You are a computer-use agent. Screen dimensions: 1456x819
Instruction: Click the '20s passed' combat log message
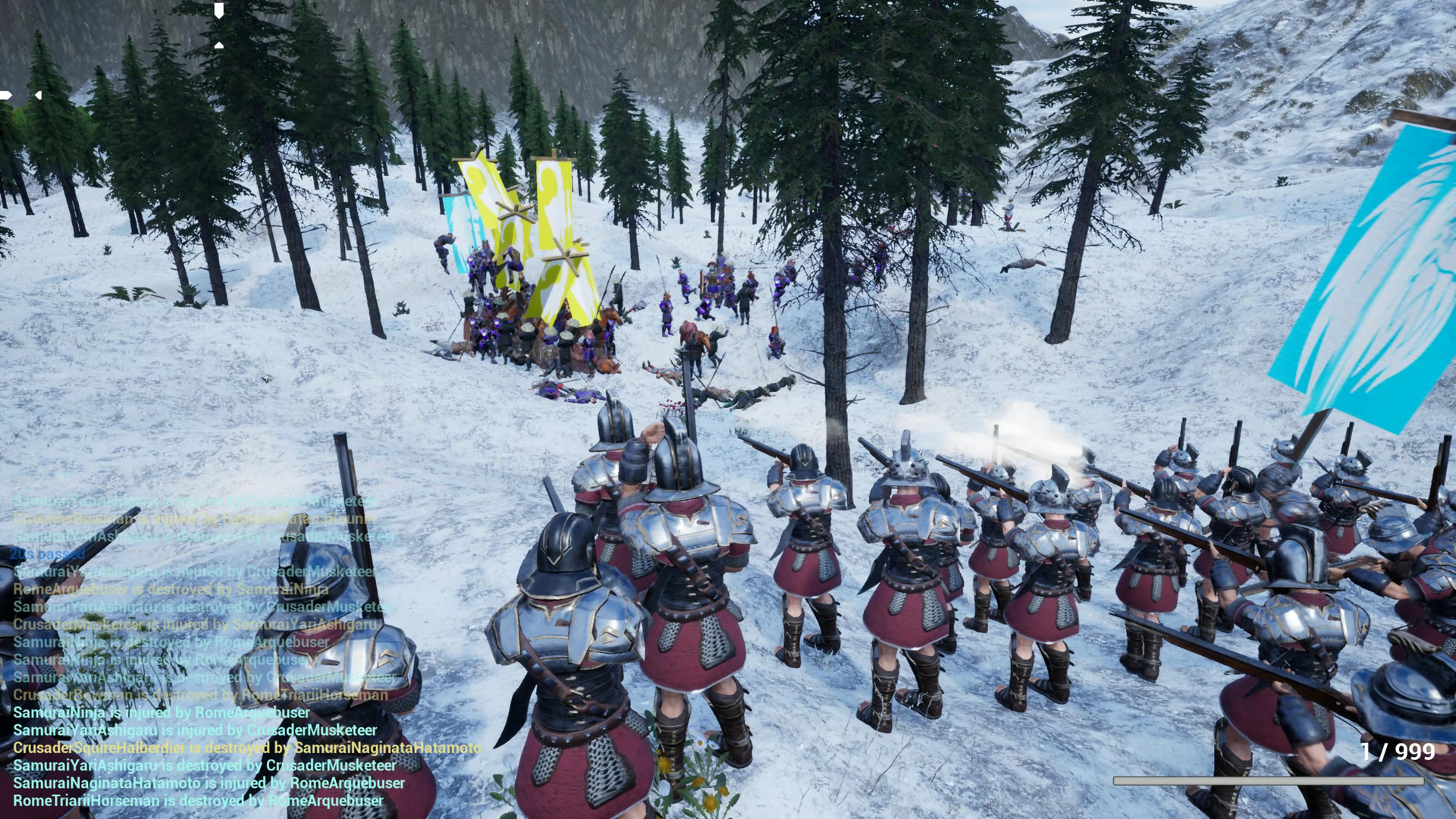pyautogui.click(x=48, y=554)
